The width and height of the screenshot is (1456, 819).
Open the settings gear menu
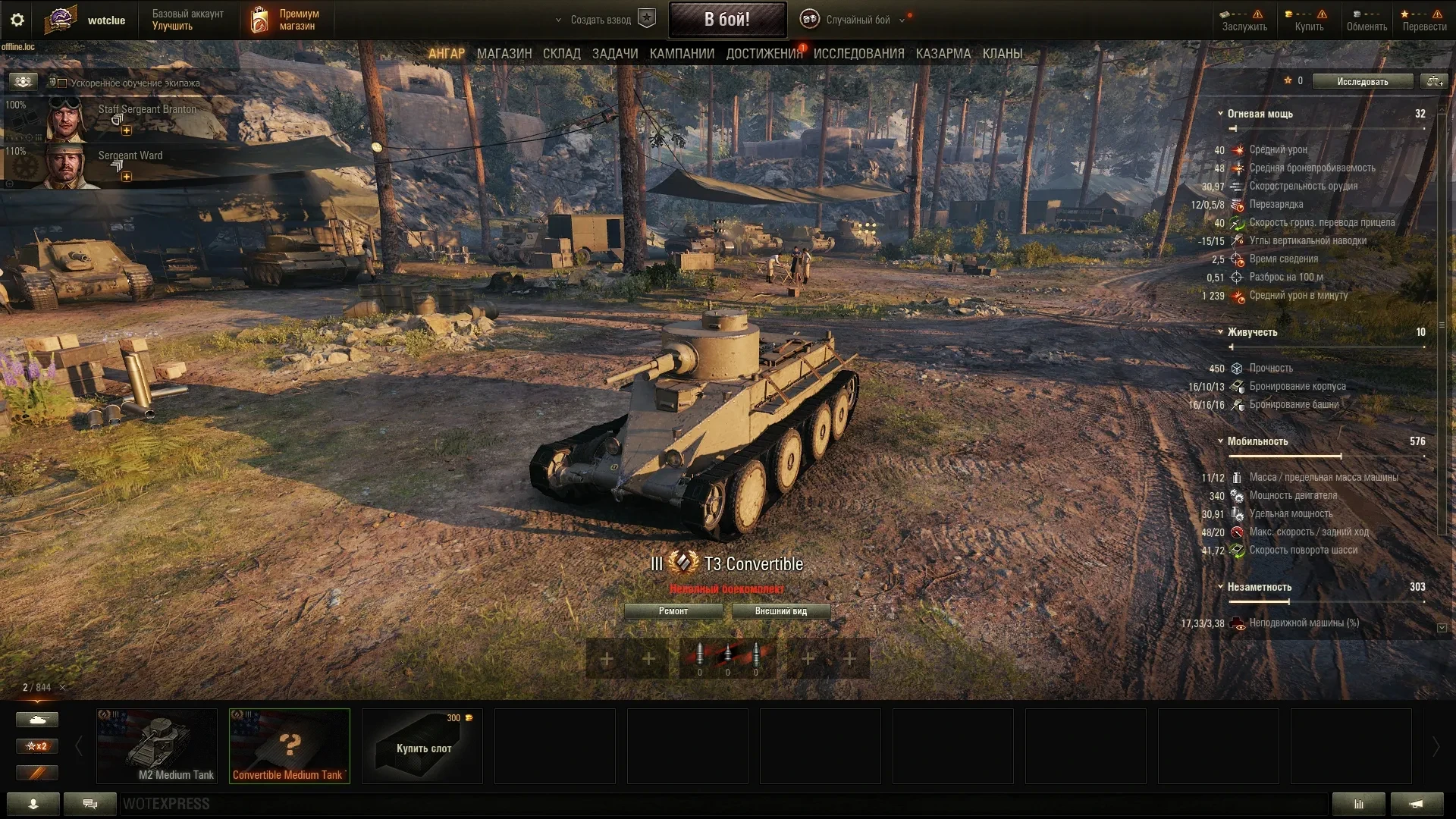tap(17, 20)
